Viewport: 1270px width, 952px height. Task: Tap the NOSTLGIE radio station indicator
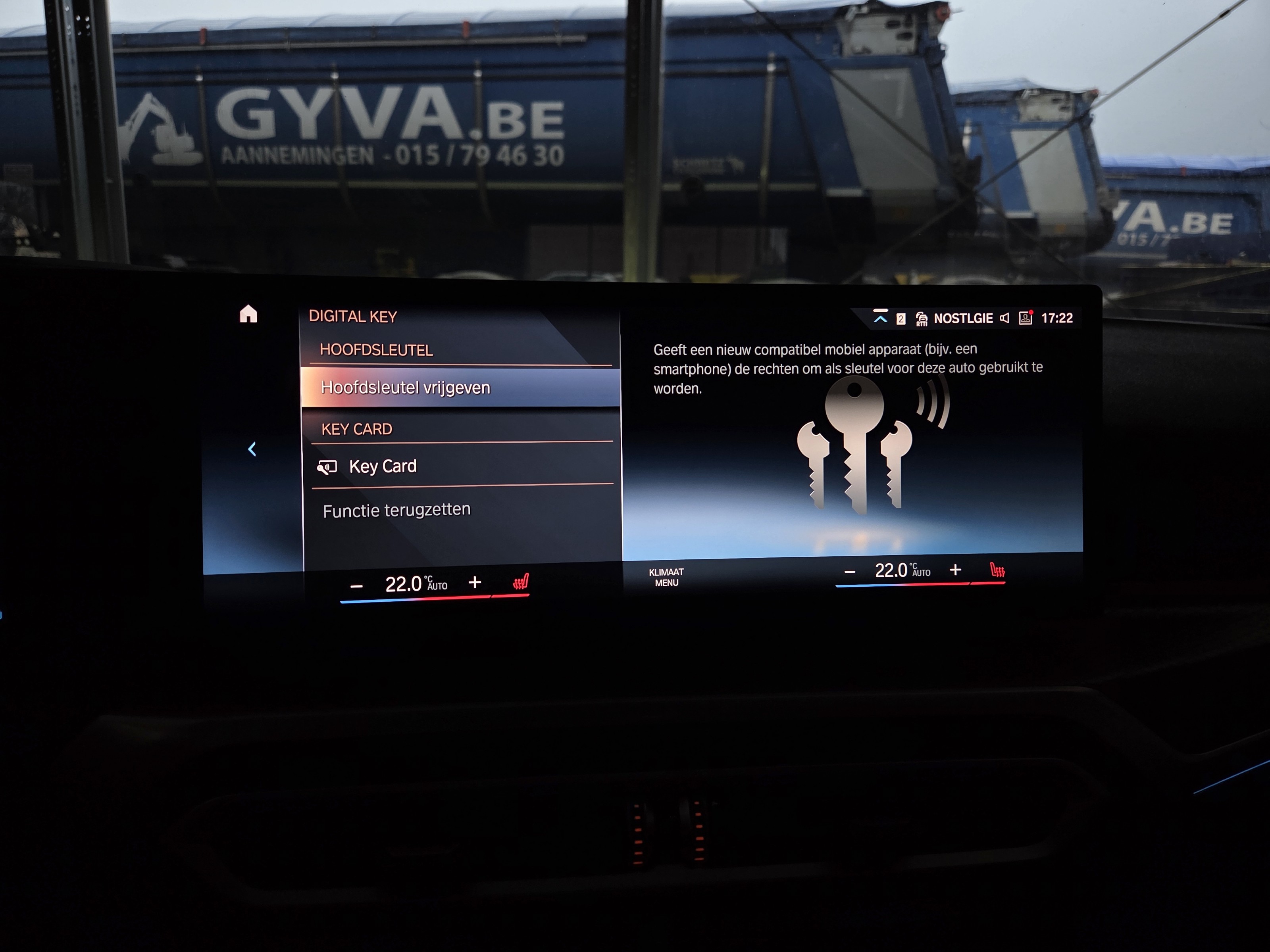[x=963, y=319]
